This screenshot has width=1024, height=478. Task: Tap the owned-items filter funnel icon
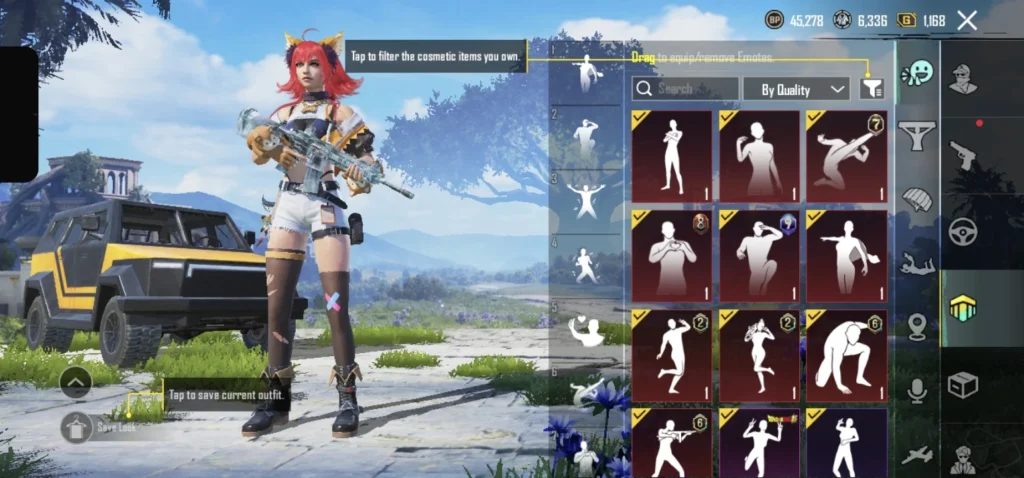872,89
